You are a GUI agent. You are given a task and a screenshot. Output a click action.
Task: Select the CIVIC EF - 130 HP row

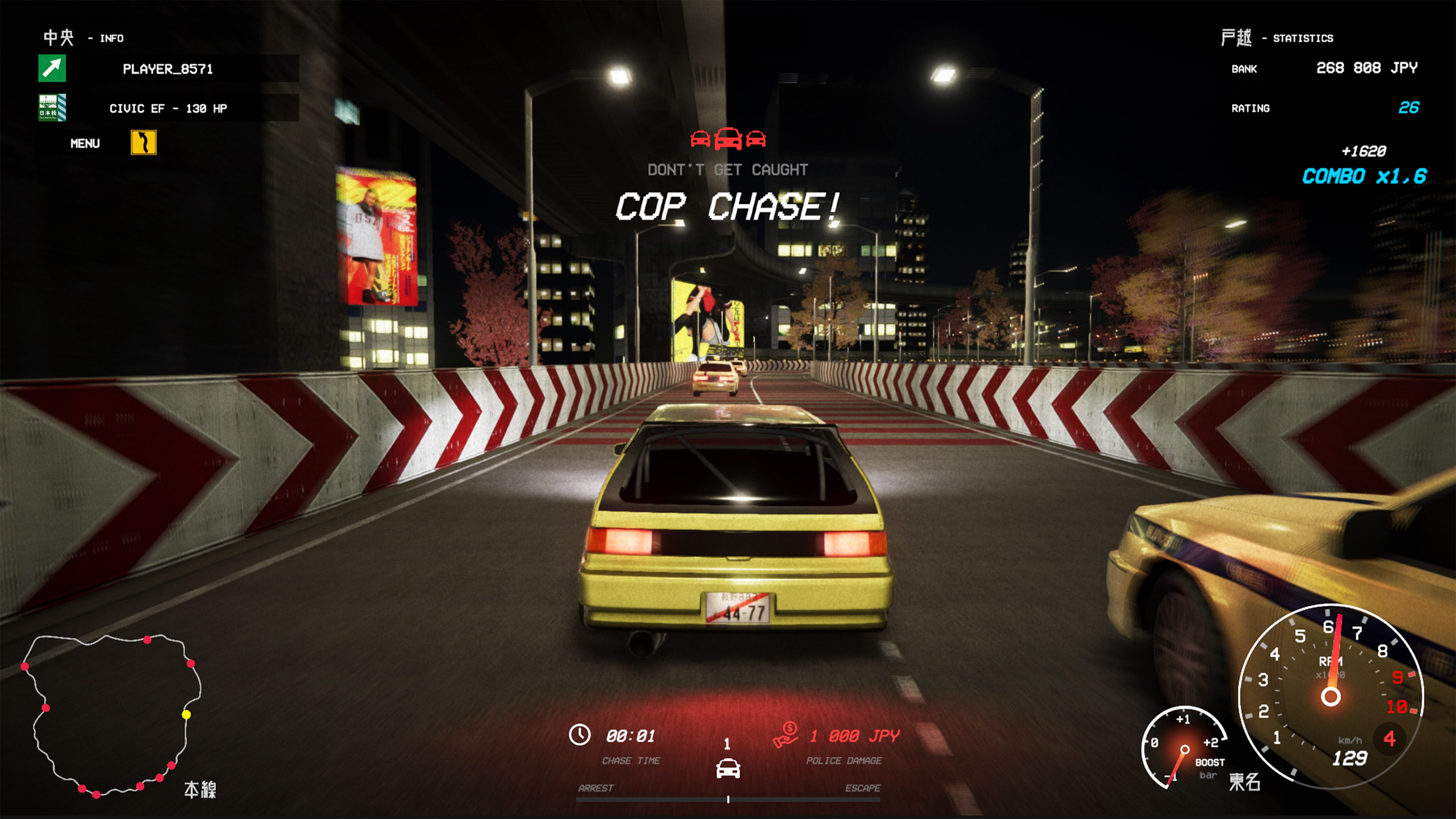pyautogui.click(x=168, y=108)
